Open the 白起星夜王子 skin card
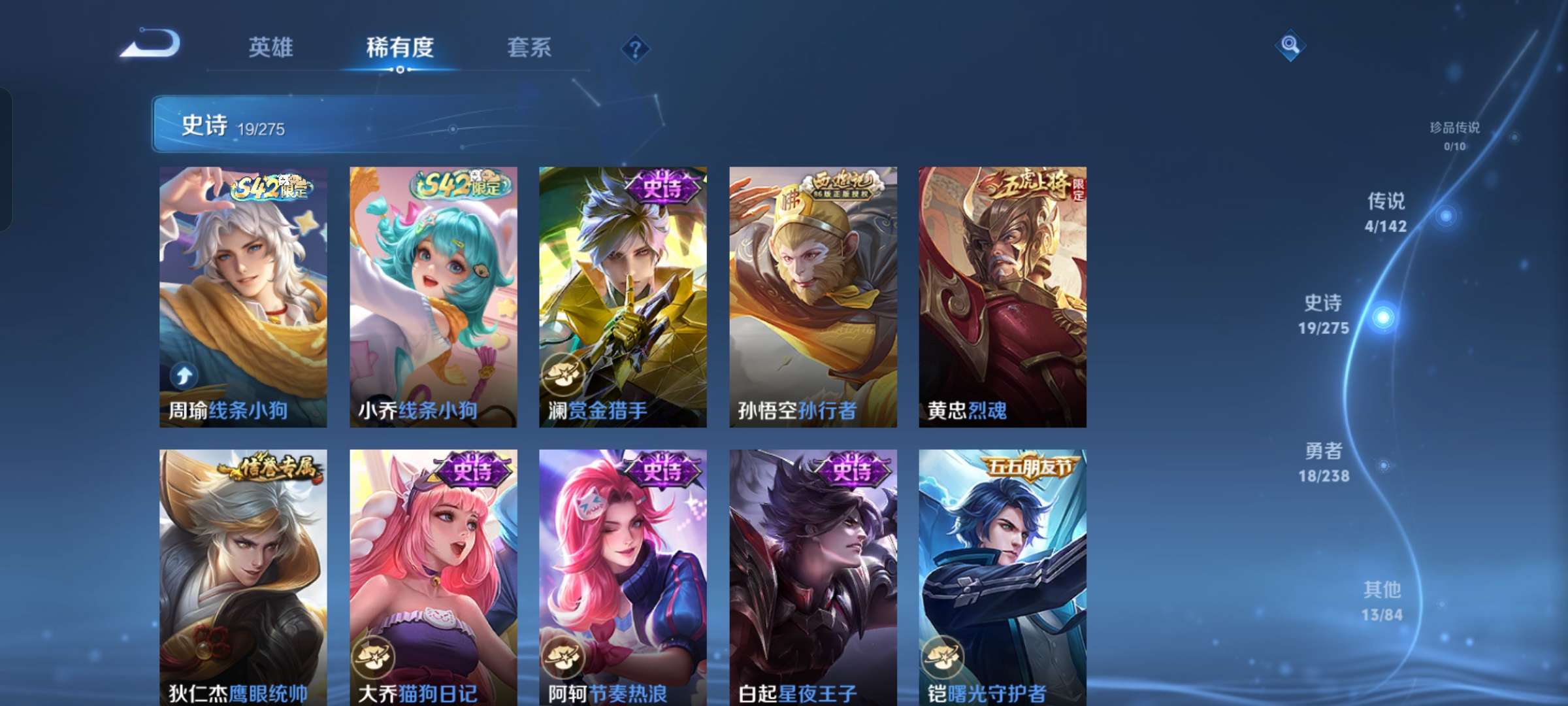The height and width of the screenshot is (706, 1568). point(812,575)
